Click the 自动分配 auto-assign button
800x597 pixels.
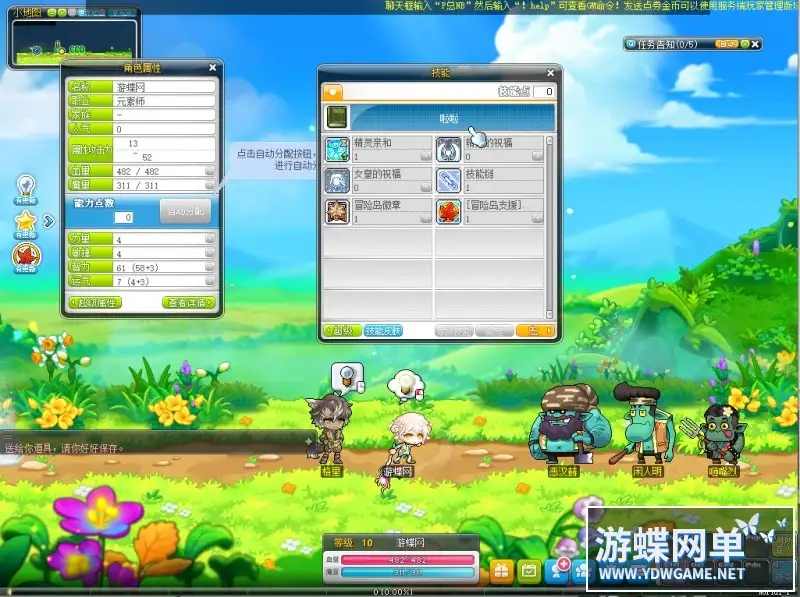tap(185, 211)
